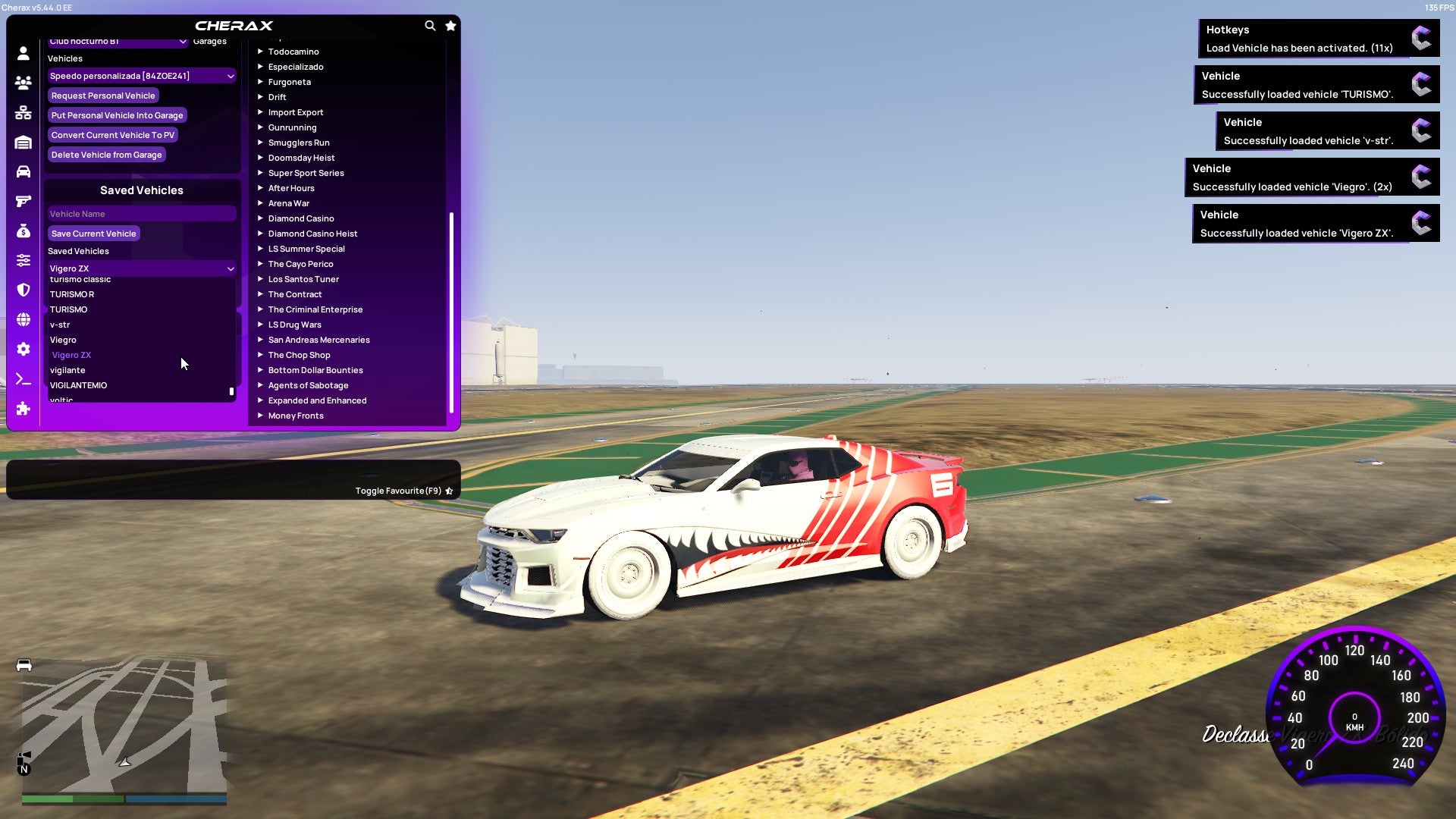Click the Vehicle Name input field

[x=141, y=213]
